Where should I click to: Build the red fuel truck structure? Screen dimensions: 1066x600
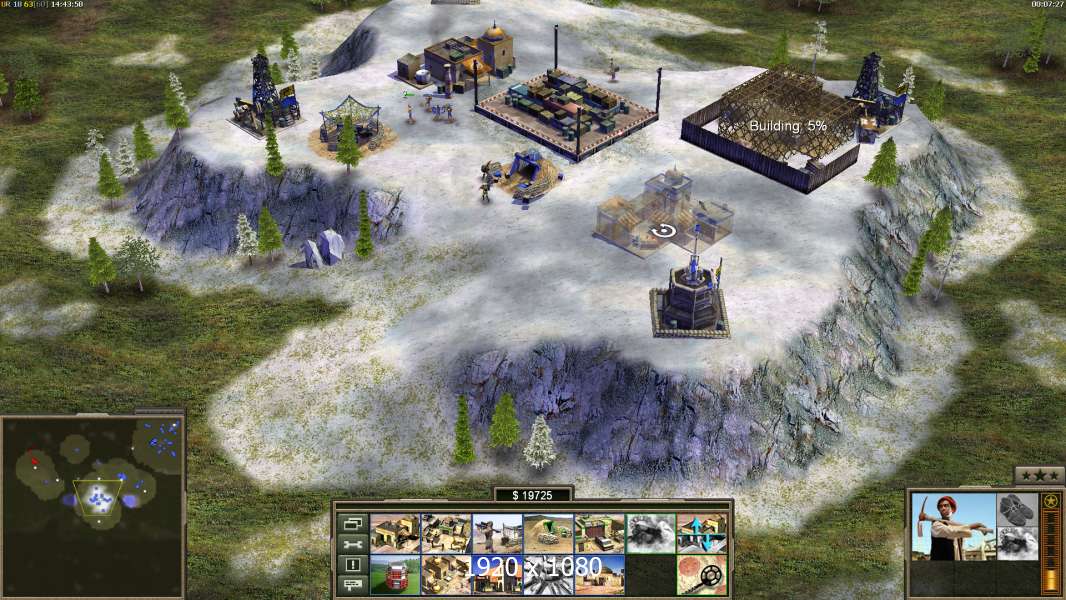[x=395, y=574]
